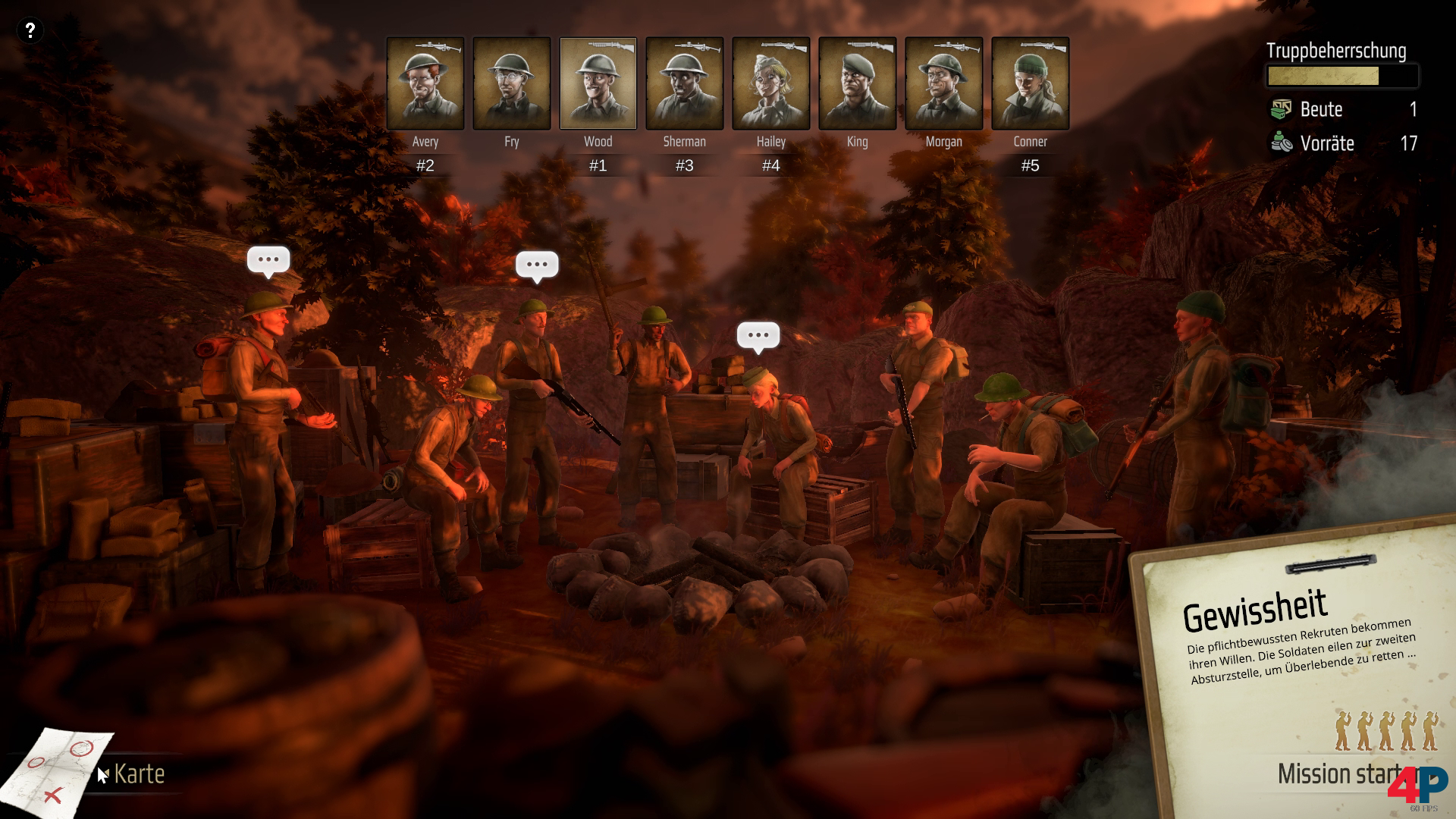Screen dimensions: 1456x819
Task: Click the speech bubble above Hailey
Action: click(758, 335)
